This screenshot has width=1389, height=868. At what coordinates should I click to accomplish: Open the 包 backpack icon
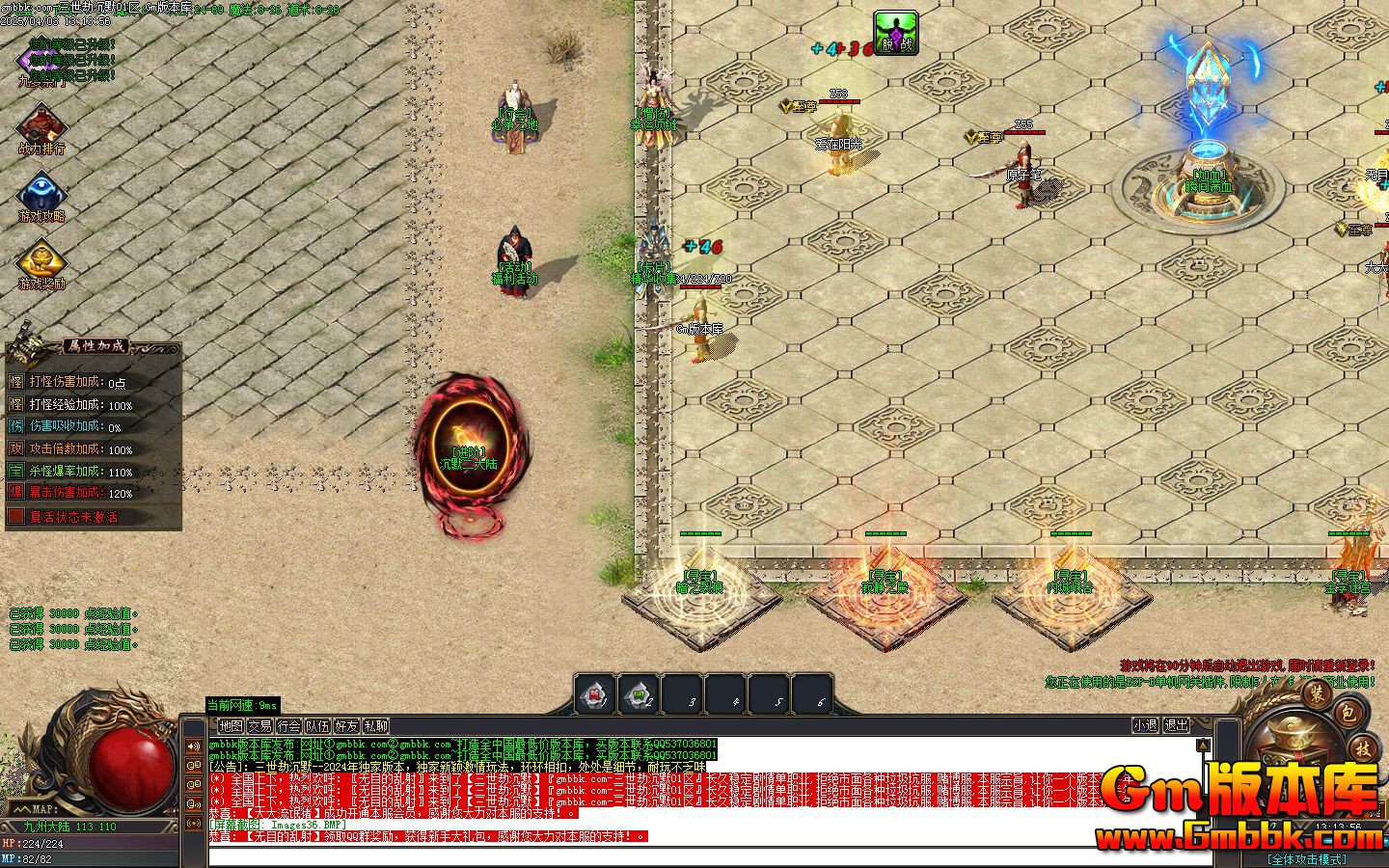coord(1348,714)
